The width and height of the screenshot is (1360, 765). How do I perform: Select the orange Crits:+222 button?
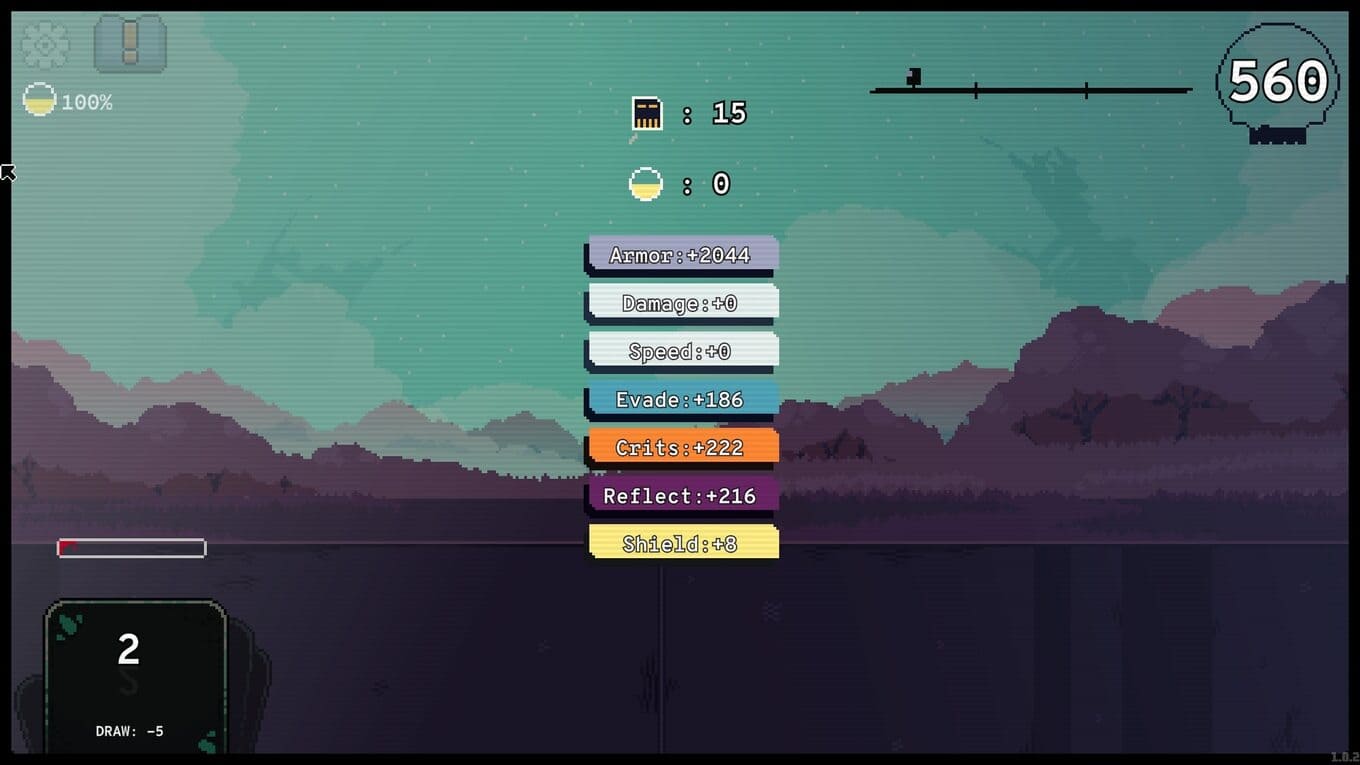682,447
